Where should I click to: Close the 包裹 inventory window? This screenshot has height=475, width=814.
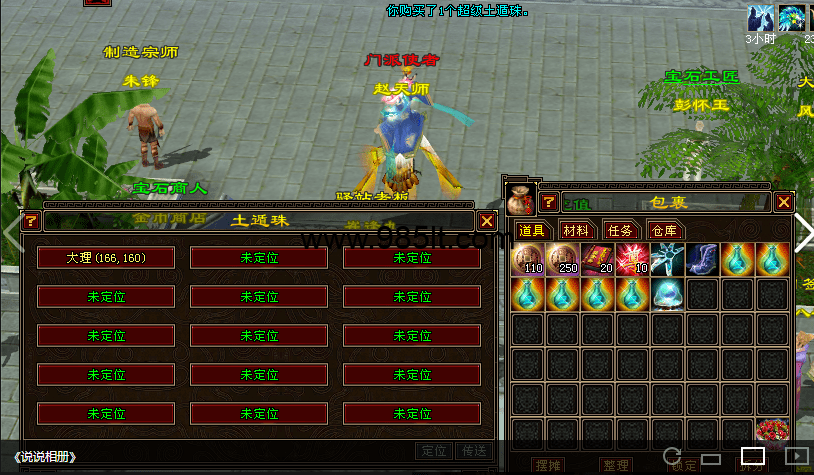point(784,203)
